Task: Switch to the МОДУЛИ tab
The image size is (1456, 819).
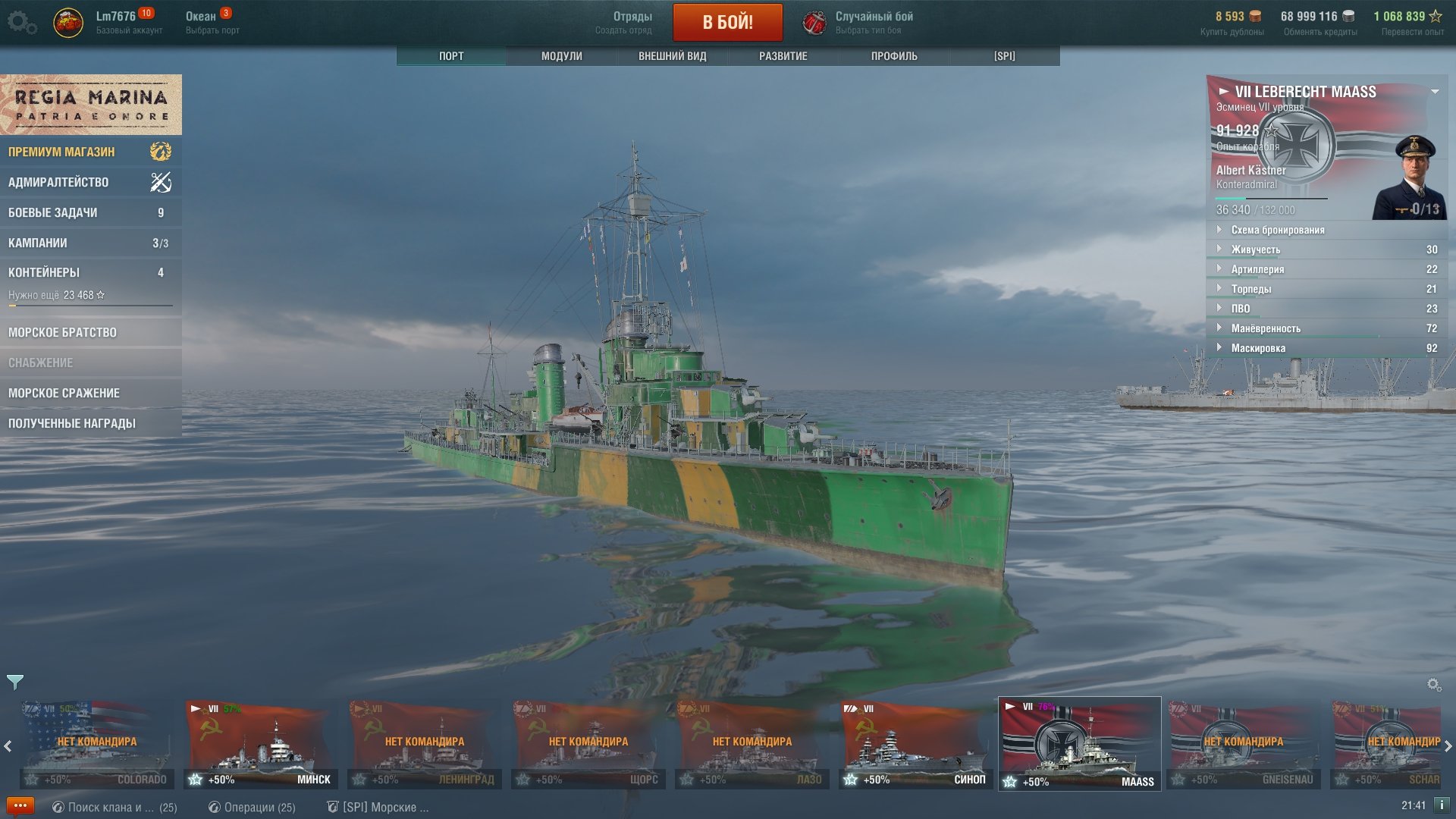Action: coord(561,56)
